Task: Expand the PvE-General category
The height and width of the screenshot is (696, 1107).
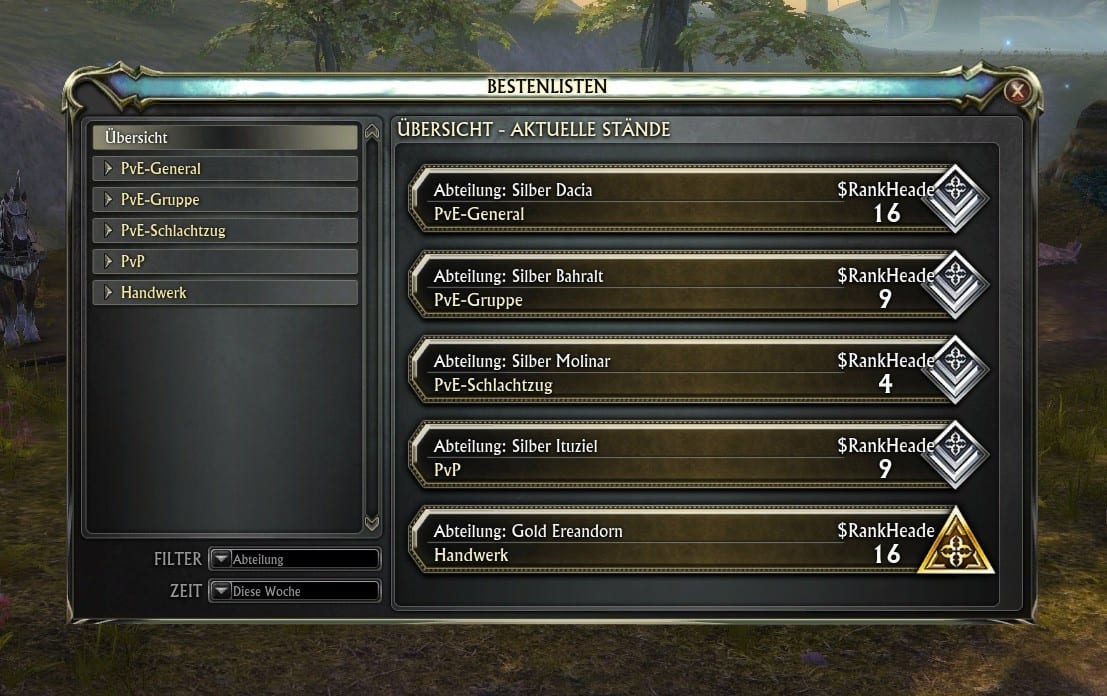Action: (x=224, y=169)
